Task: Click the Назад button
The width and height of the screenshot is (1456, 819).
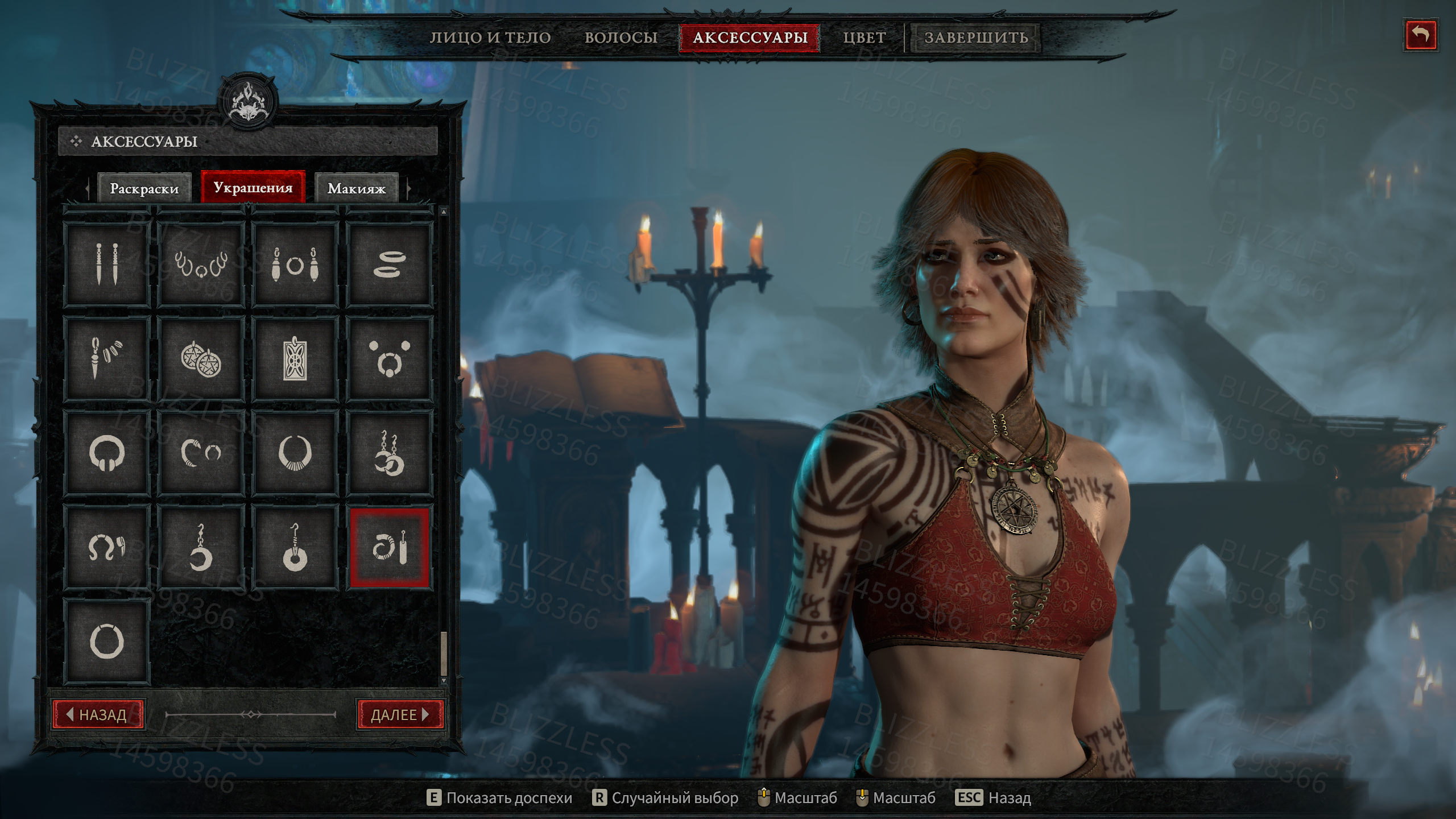Action: click(99, 714)
